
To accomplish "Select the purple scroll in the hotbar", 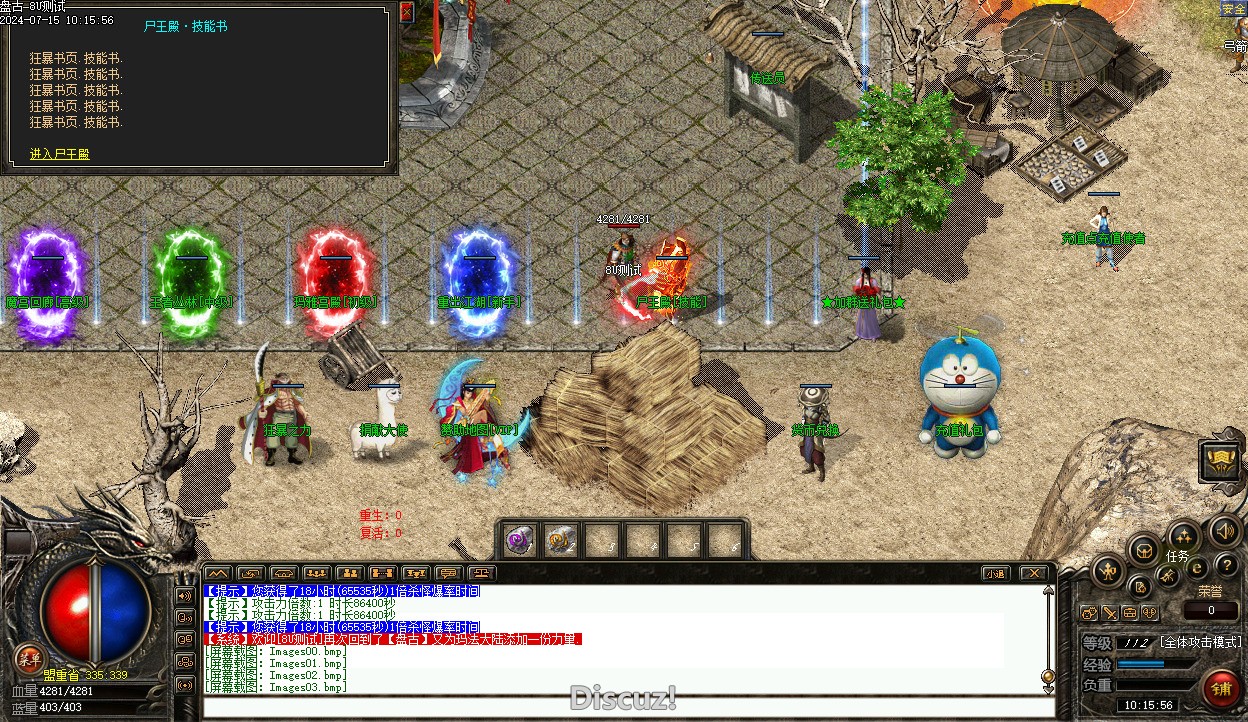I will point(518,540).
